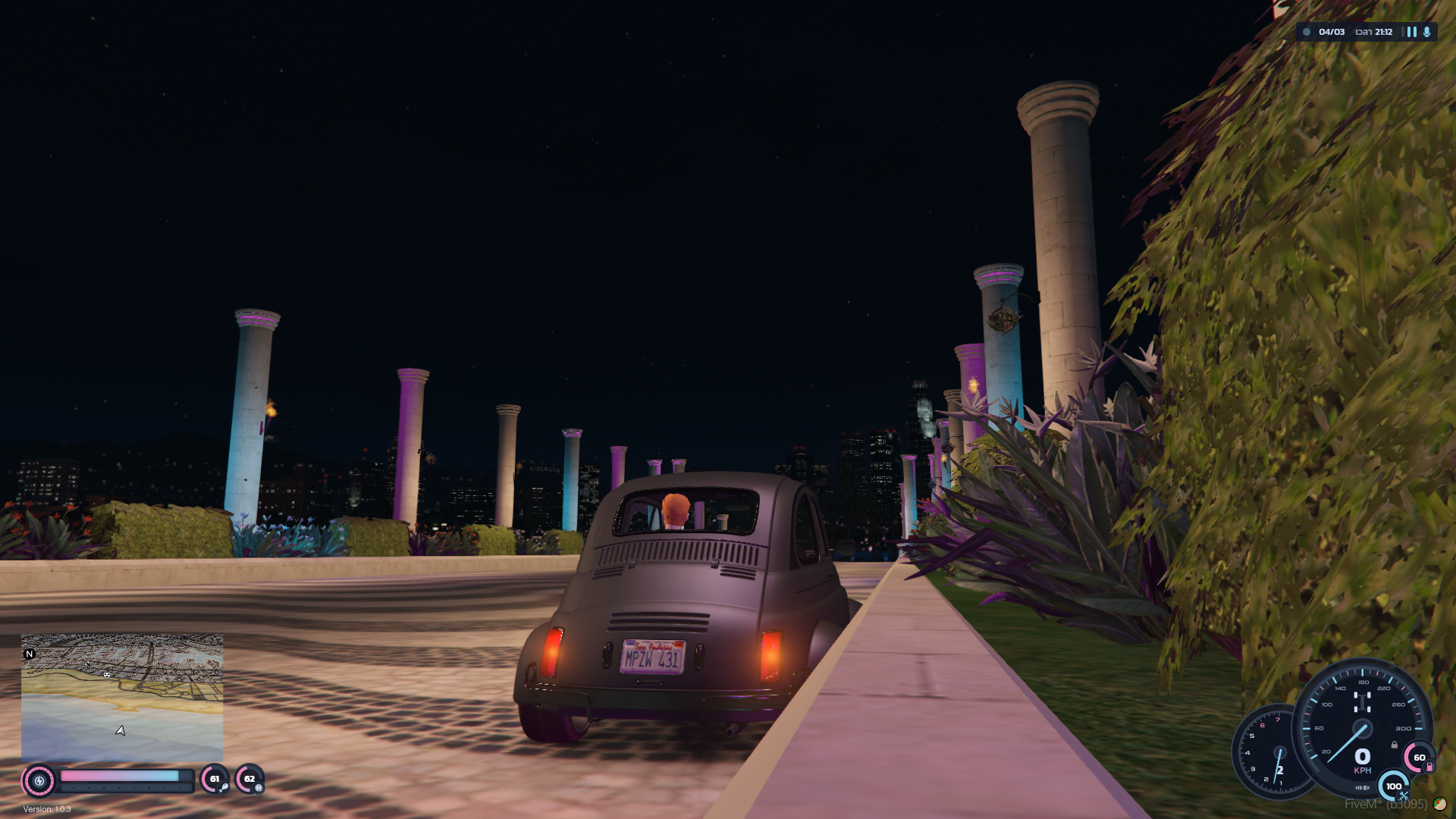Click the lightning bolt stamina icon

pyautogui.click(x=39, y=780)
